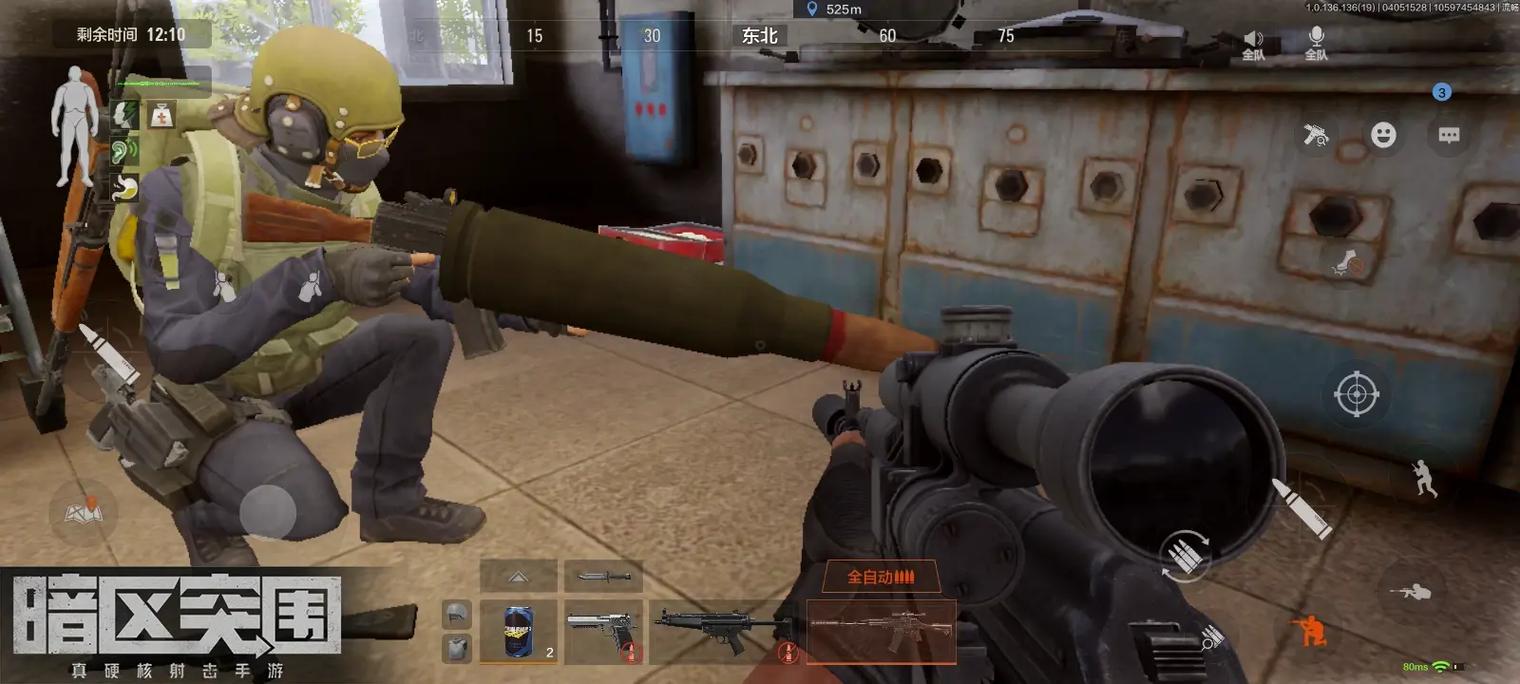Open the map icon
Viewport: 1520px width, 684px height.
[x=83, y=511]
